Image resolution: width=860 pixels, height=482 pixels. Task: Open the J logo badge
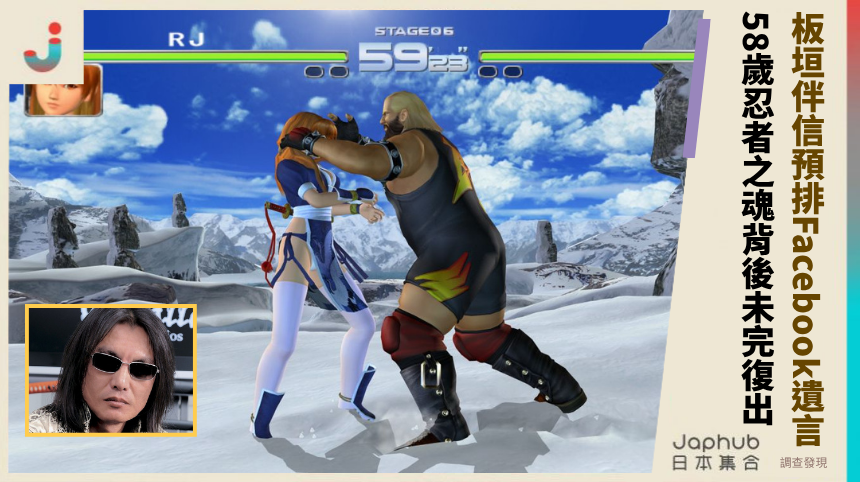click(x=43, y=45)
